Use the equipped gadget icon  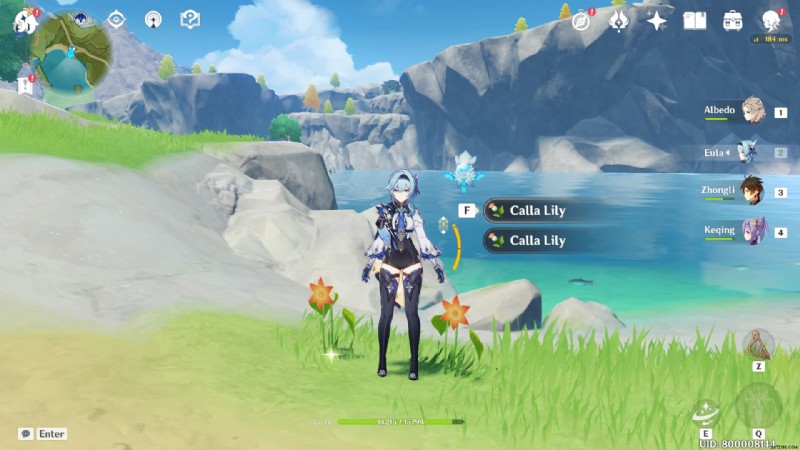coord(759,345)
